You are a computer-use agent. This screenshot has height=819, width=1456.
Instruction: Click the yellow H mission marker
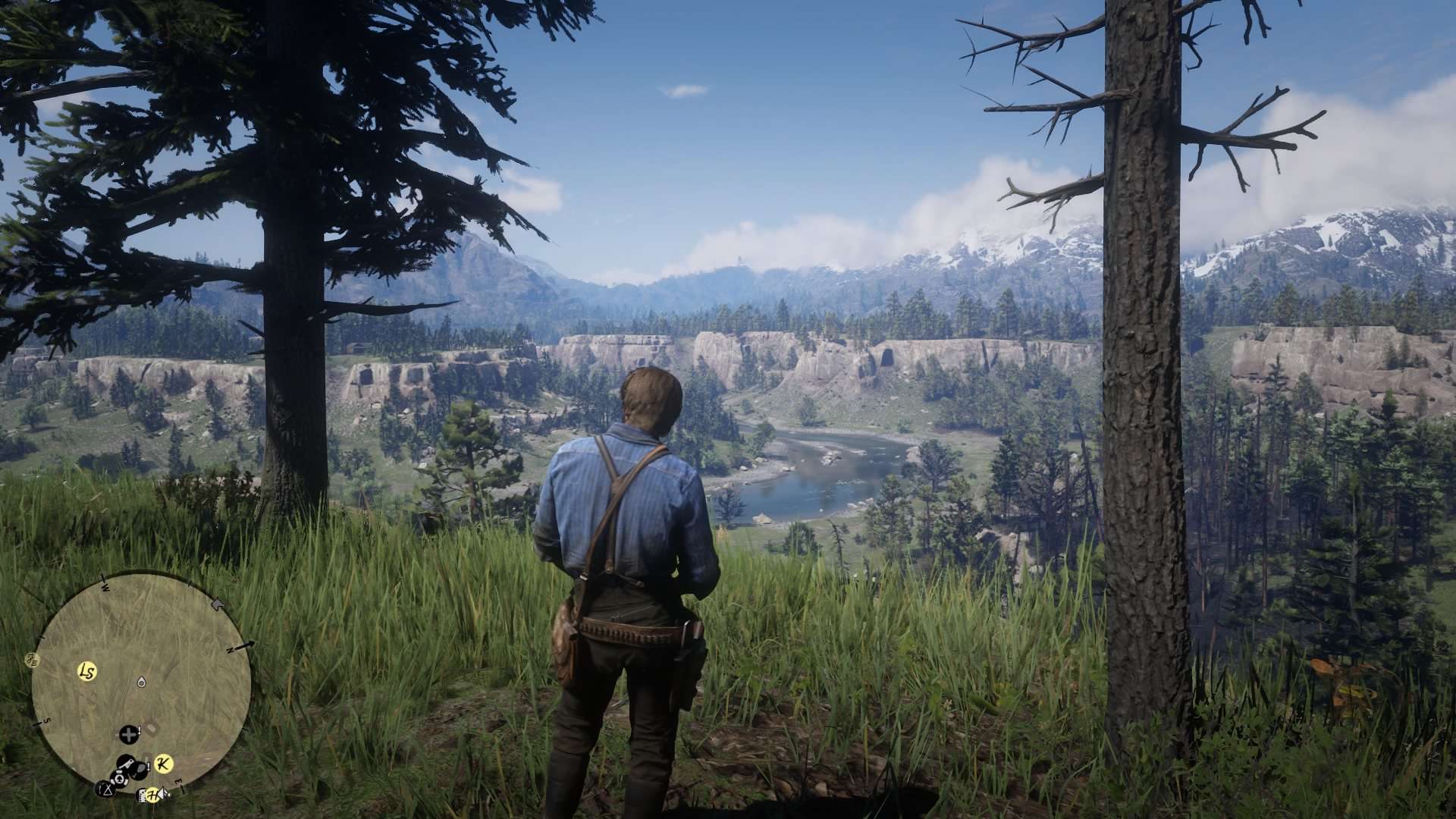(x=153, y=795)
